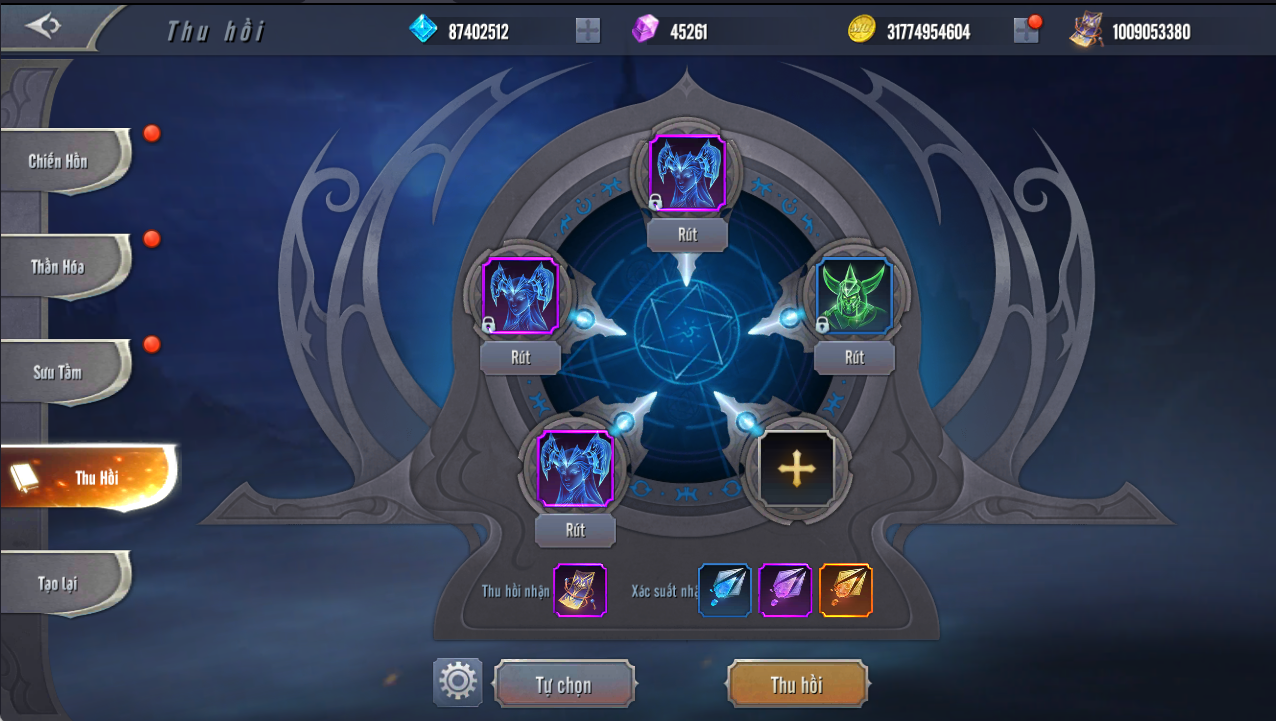1276x721 pixels.
Task: Click the Tự chọn button
Action: coord(564,685)
